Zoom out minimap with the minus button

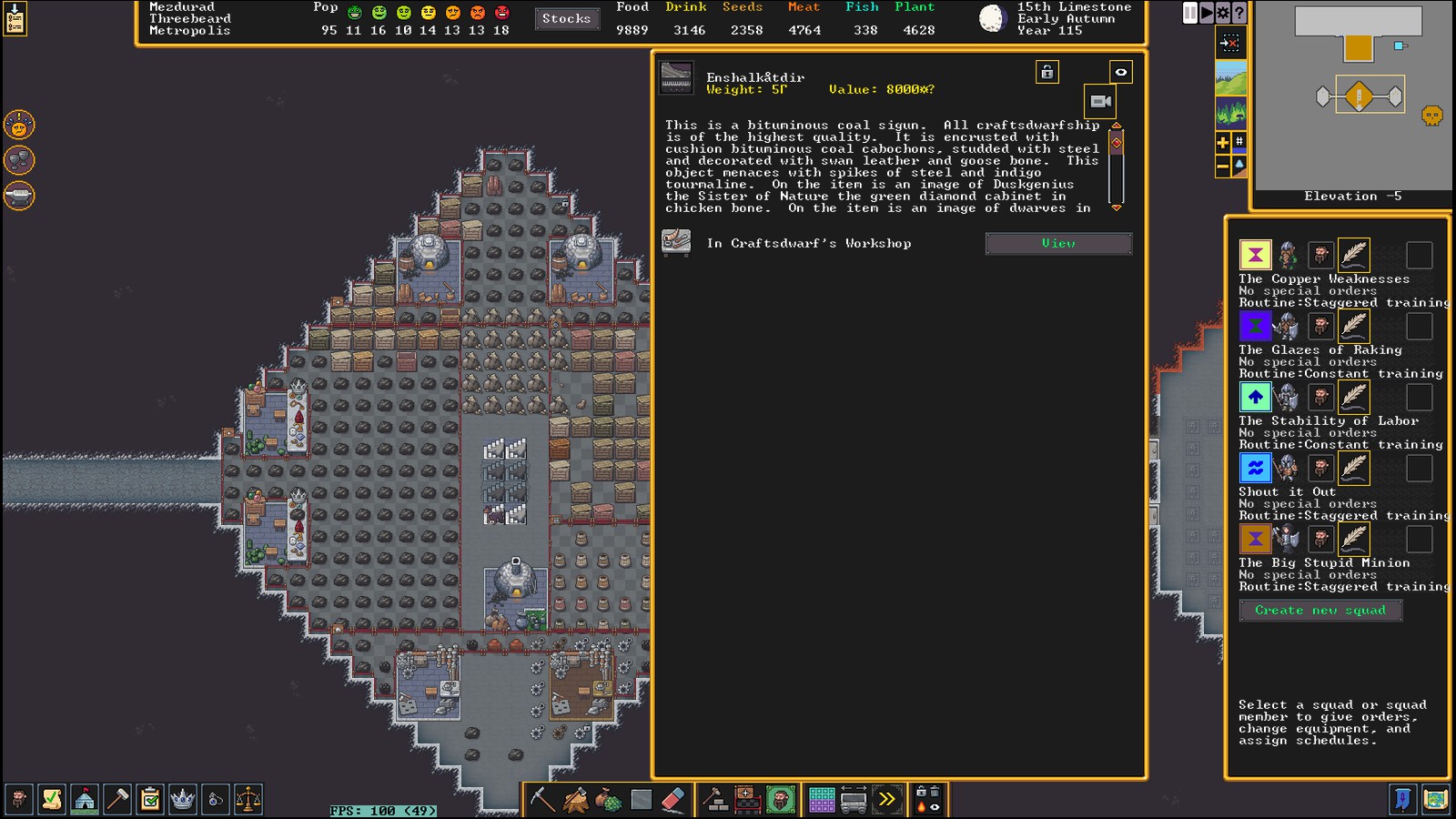1223,167
